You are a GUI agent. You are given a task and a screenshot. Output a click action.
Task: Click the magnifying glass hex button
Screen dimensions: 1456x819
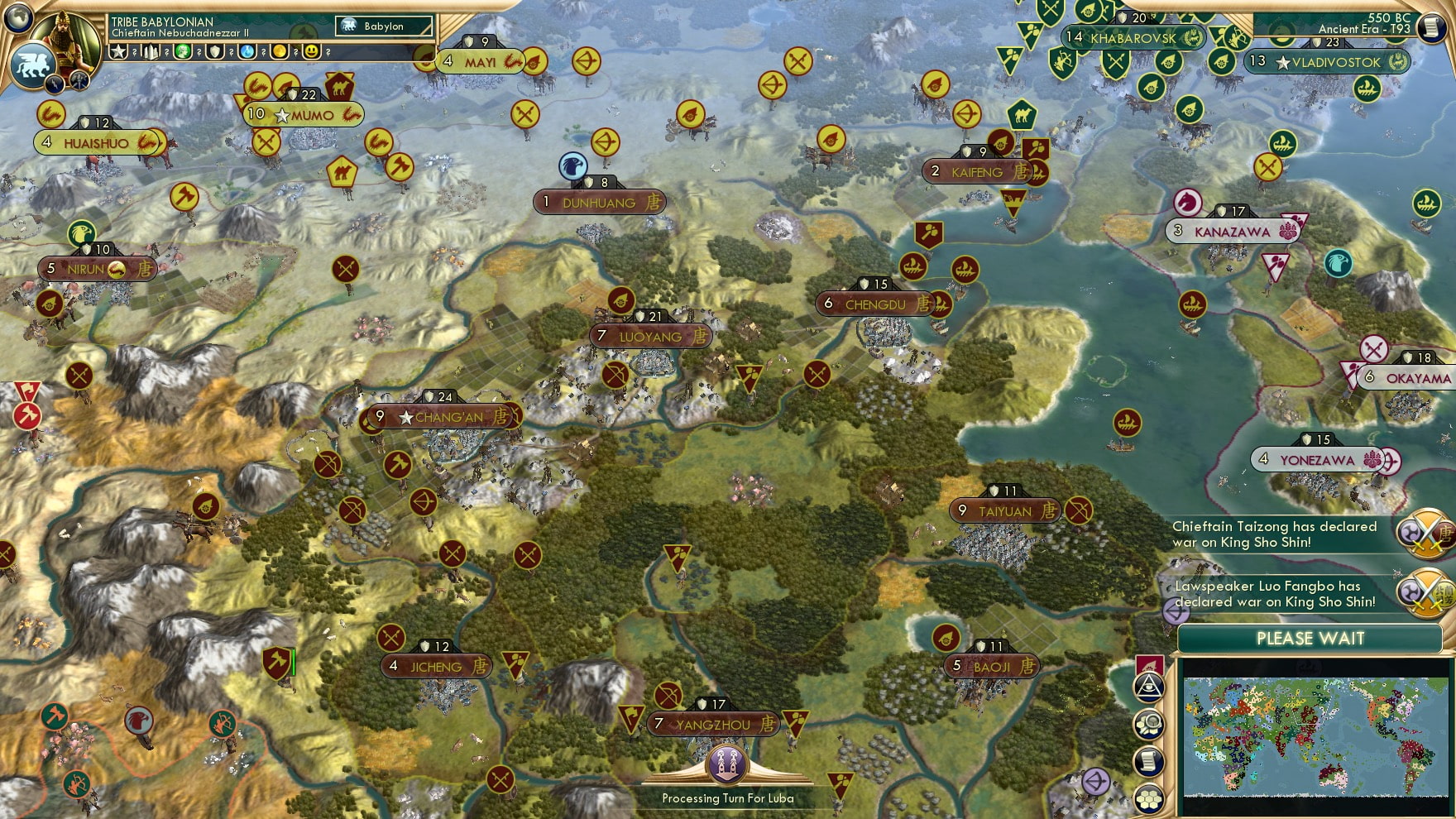[x=1149, y=725]
